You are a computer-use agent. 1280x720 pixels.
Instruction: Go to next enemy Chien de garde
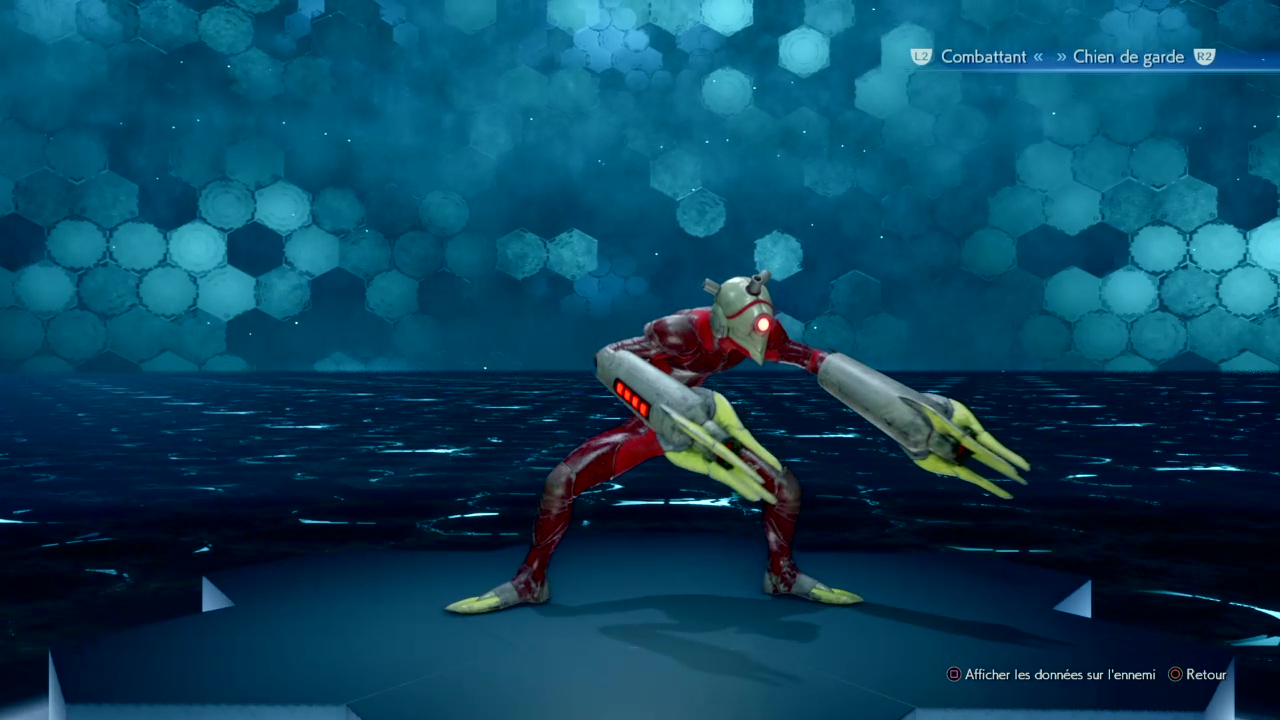[1128, 57]
